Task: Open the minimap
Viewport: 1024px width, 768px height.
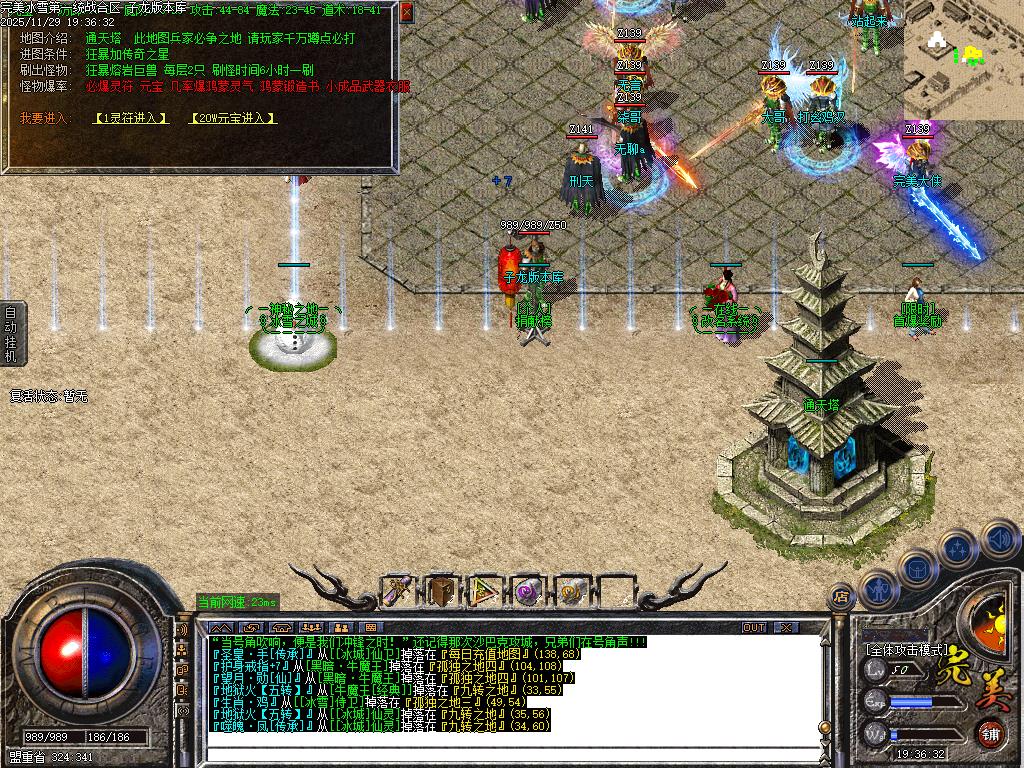Action: [963, 59]
